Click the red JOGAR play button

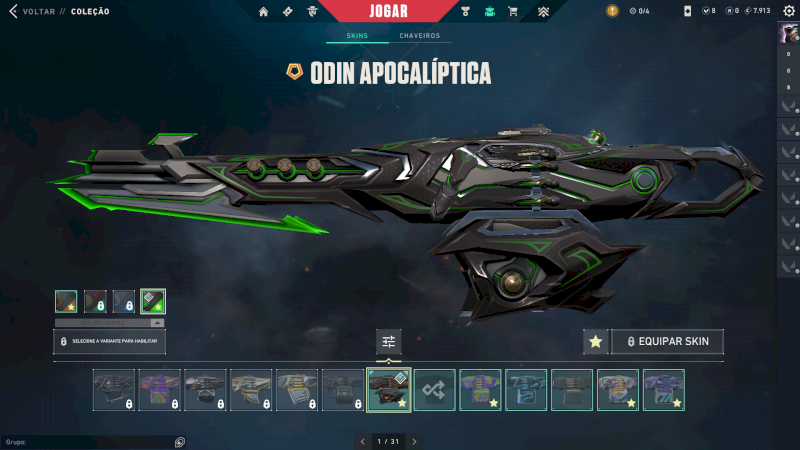click(x=388, y=11)
